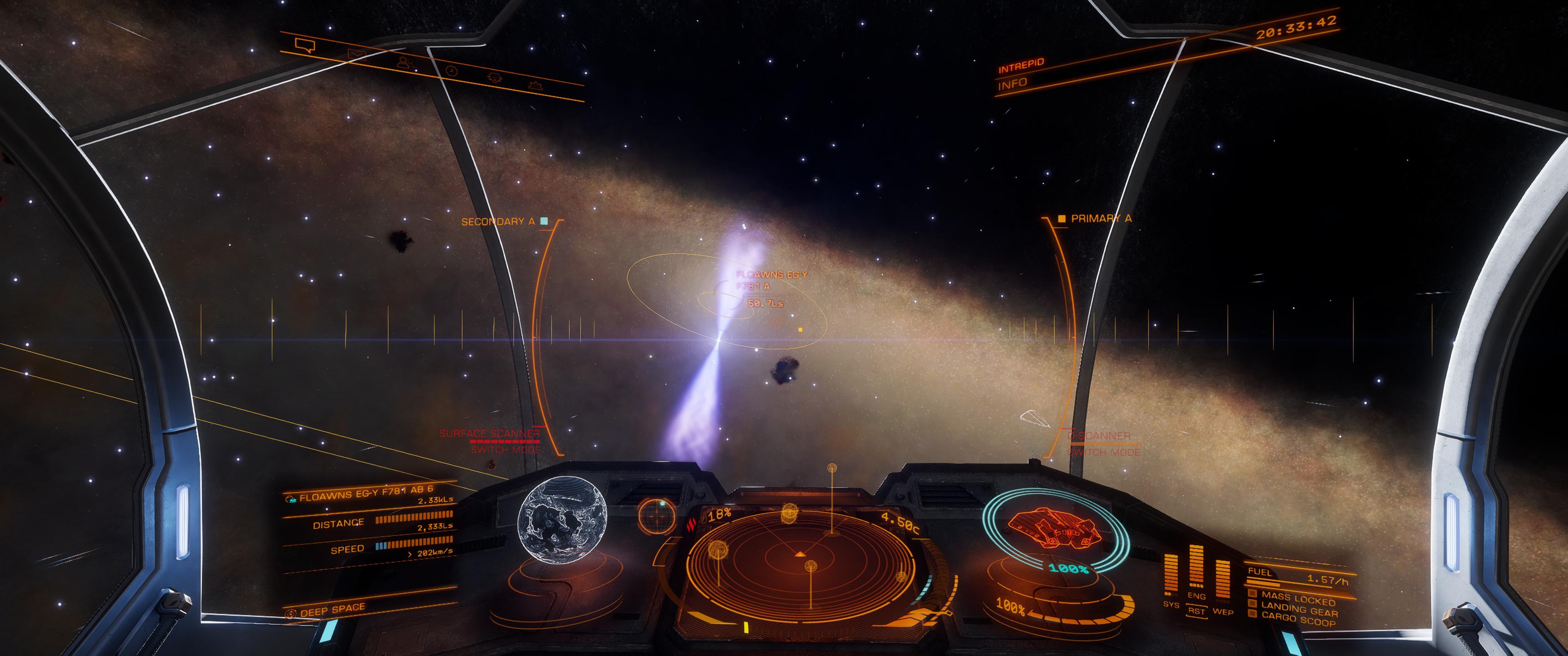This screenshot has height=656, width=1568.
Task: Reset power distribution with RST
Action: click(1196, 611)
